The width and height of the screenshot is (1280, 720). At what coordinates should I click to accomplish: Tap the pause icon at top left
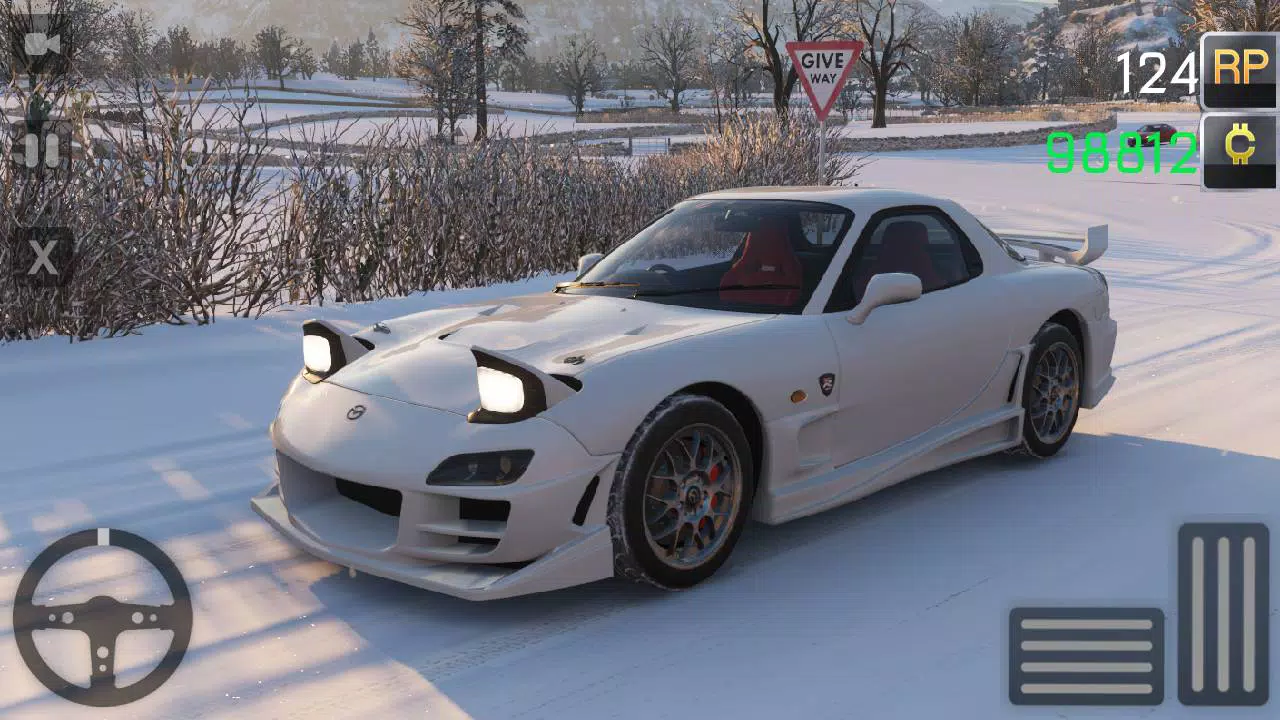click(40, 150)
